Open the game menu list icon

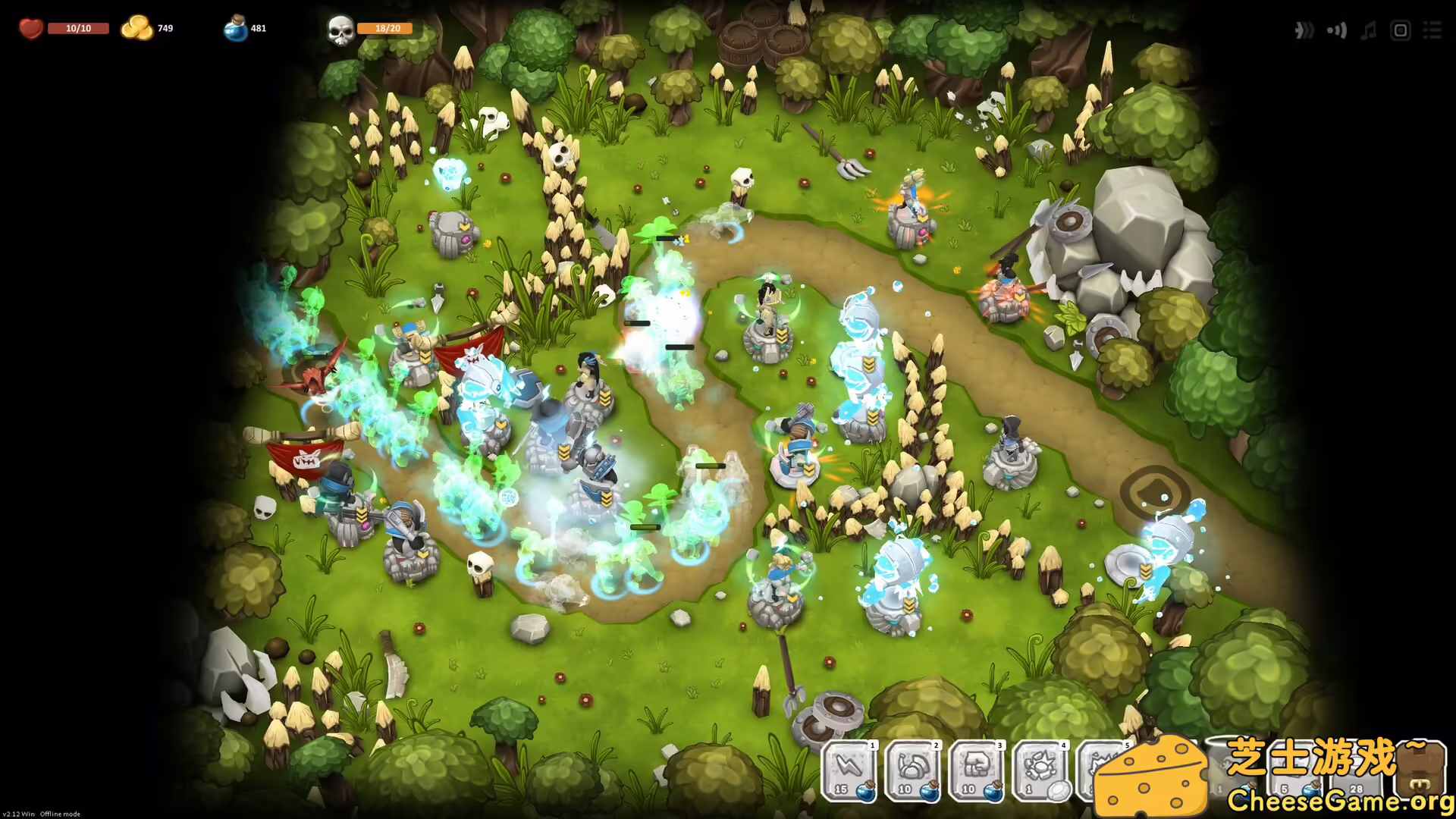(1433, 30)
